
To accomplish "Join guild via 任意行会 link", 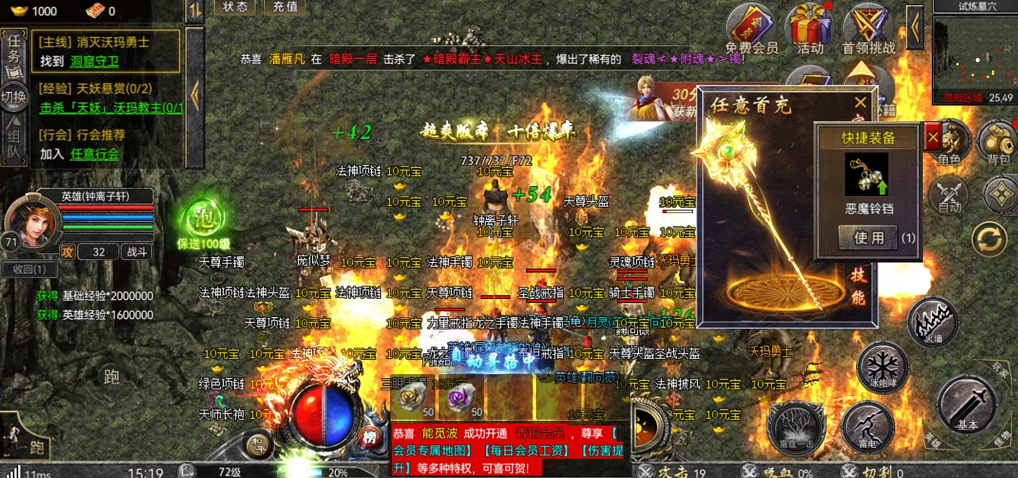I will pos(94,154).
